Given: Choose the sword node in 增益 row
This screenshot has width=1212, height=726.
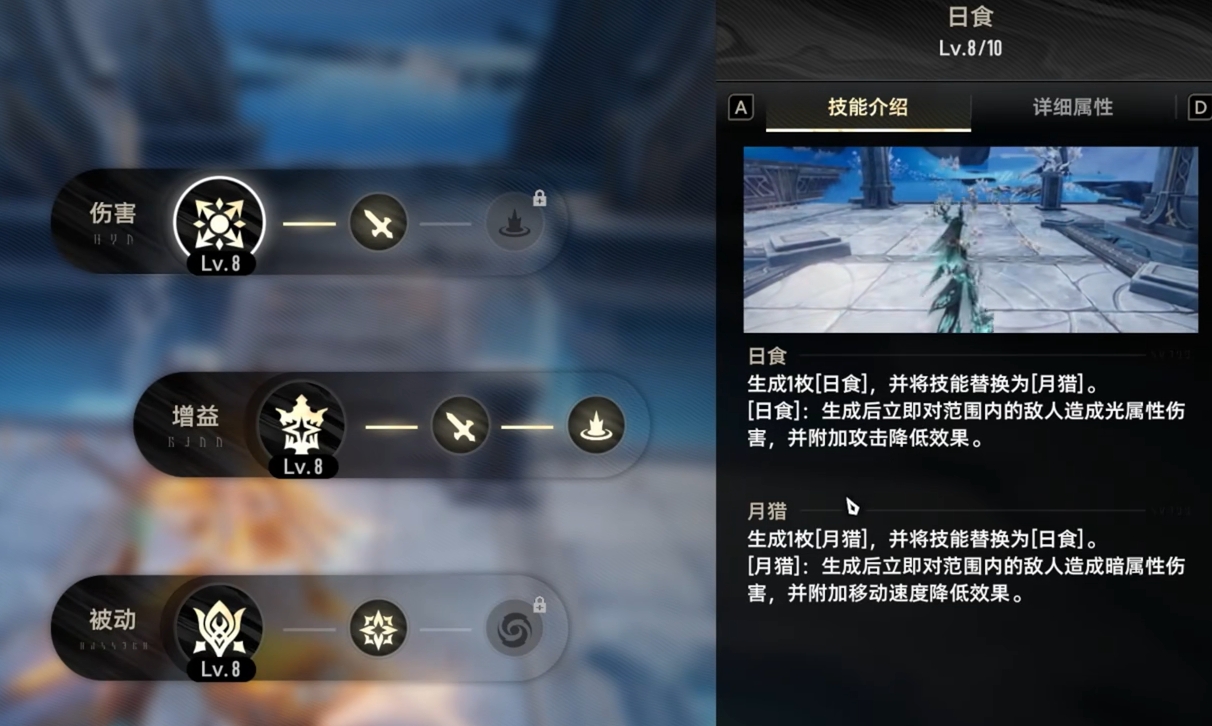Looking at the screenshot, I should coord(460,426).
